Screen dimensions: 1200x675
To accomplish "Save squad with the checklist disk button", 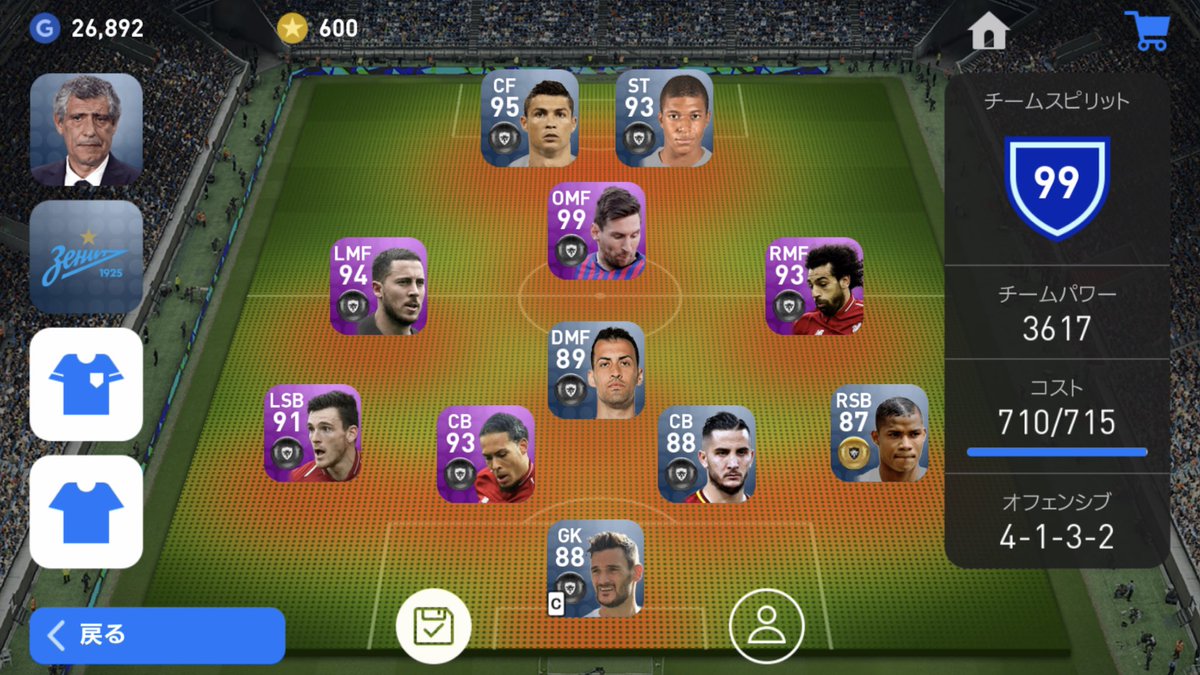I will 433,627.
